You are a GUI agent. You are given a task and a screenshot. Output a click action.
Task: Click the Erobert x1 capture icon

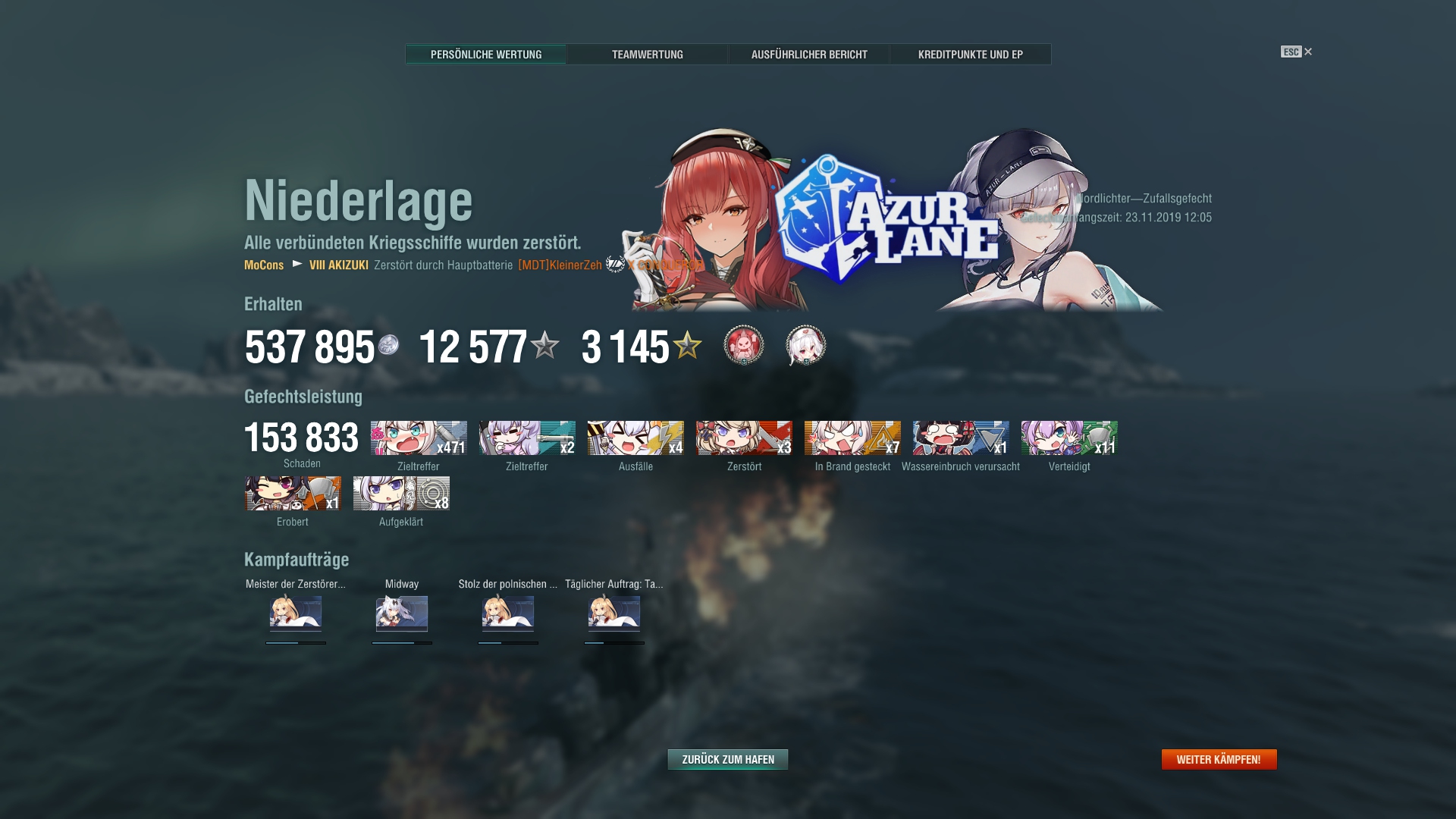(x=292, y=494)
